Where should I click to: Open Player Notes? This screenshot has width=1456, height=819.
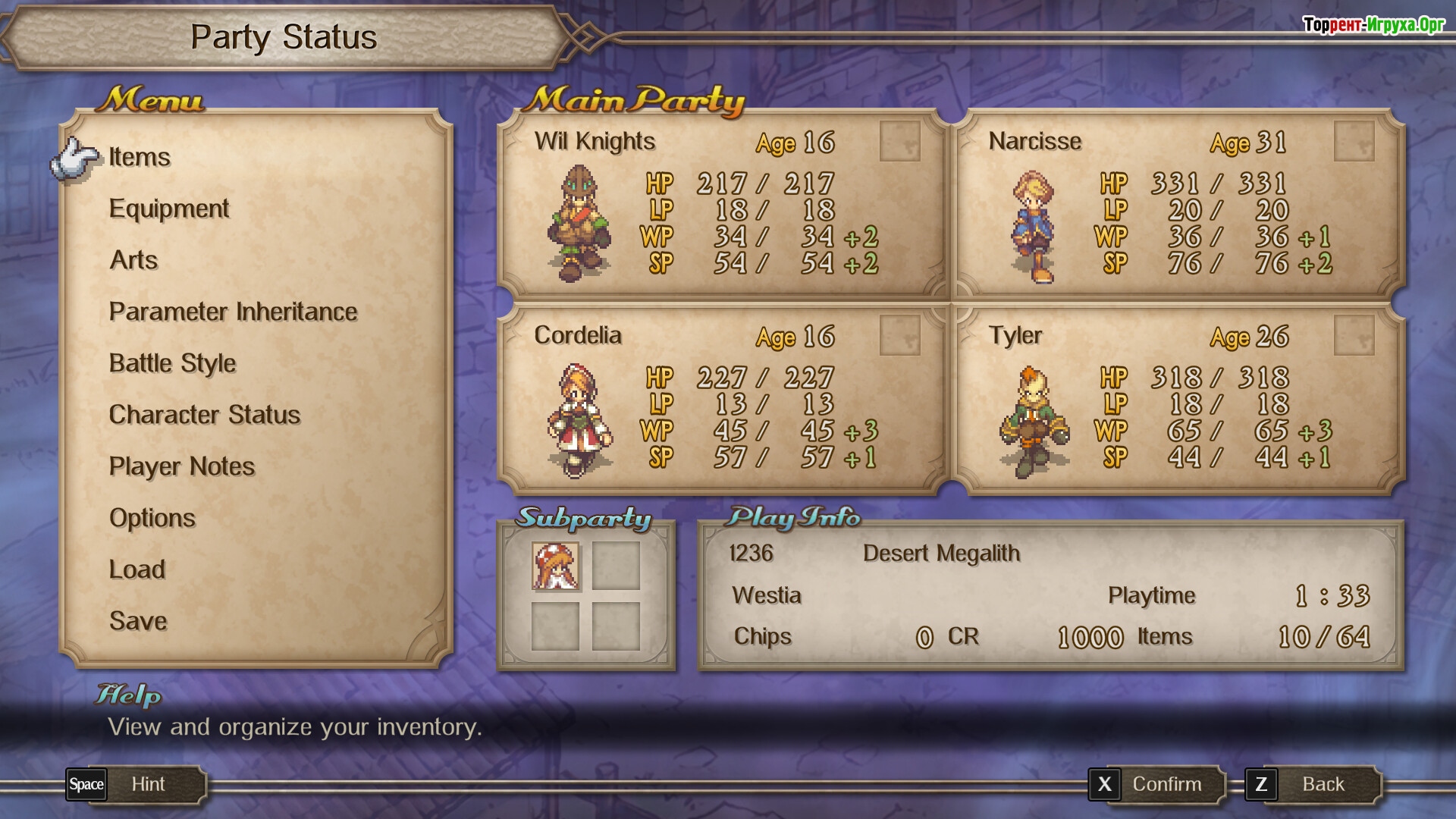[x=181, y=466]
